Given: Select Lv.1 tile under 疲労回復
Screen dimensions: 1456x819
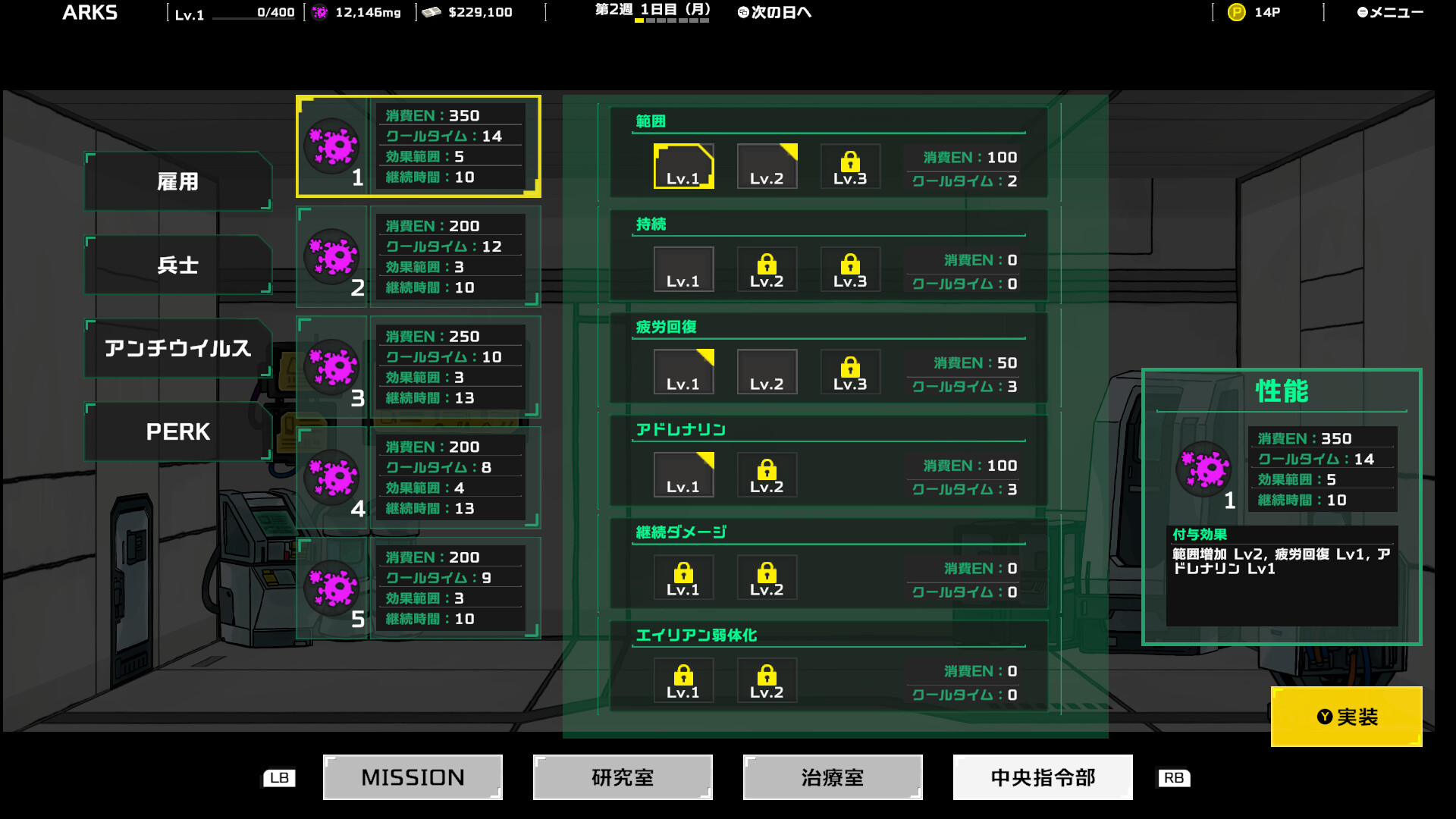Looking at the screenshot, I should tap(683, 372).
